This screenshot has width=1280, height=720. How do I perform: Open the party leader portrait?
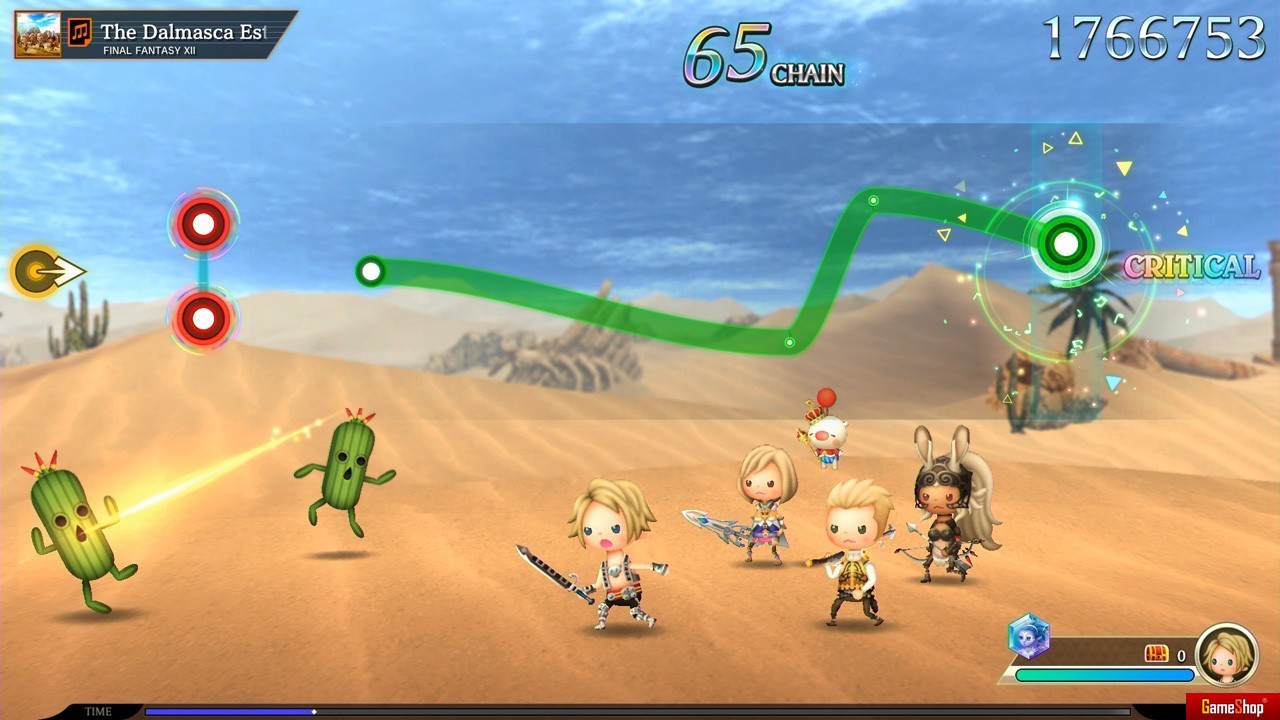pos(1226,654)
